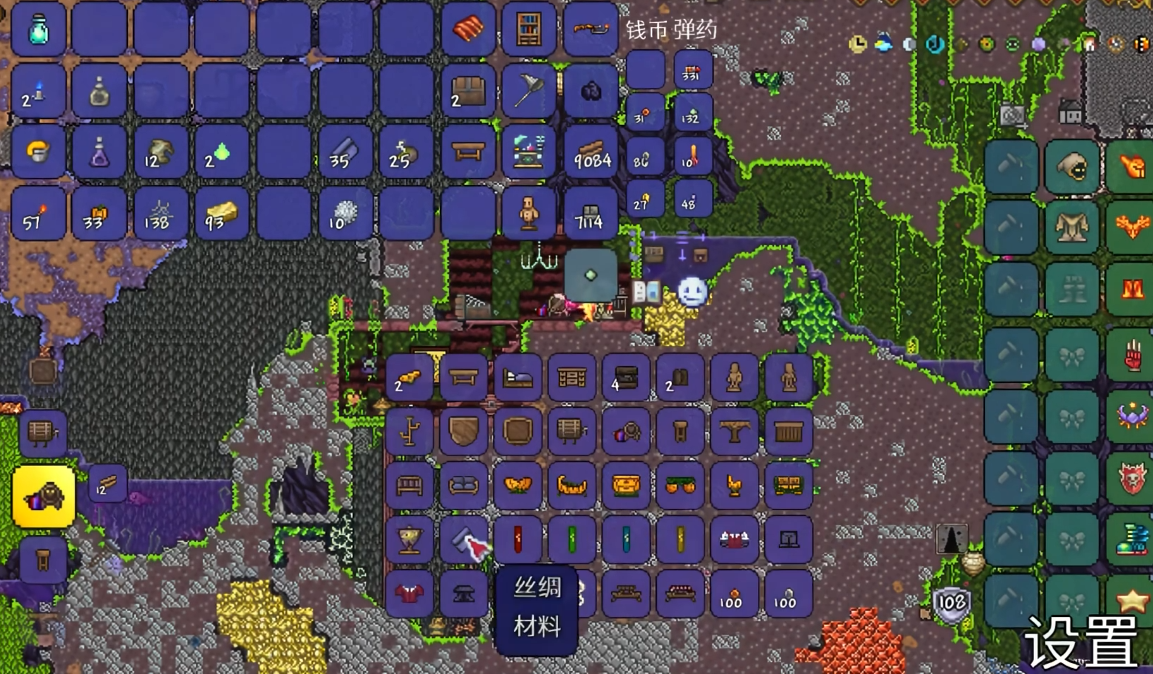Open the 设置 settings menu

[1081, 641]
